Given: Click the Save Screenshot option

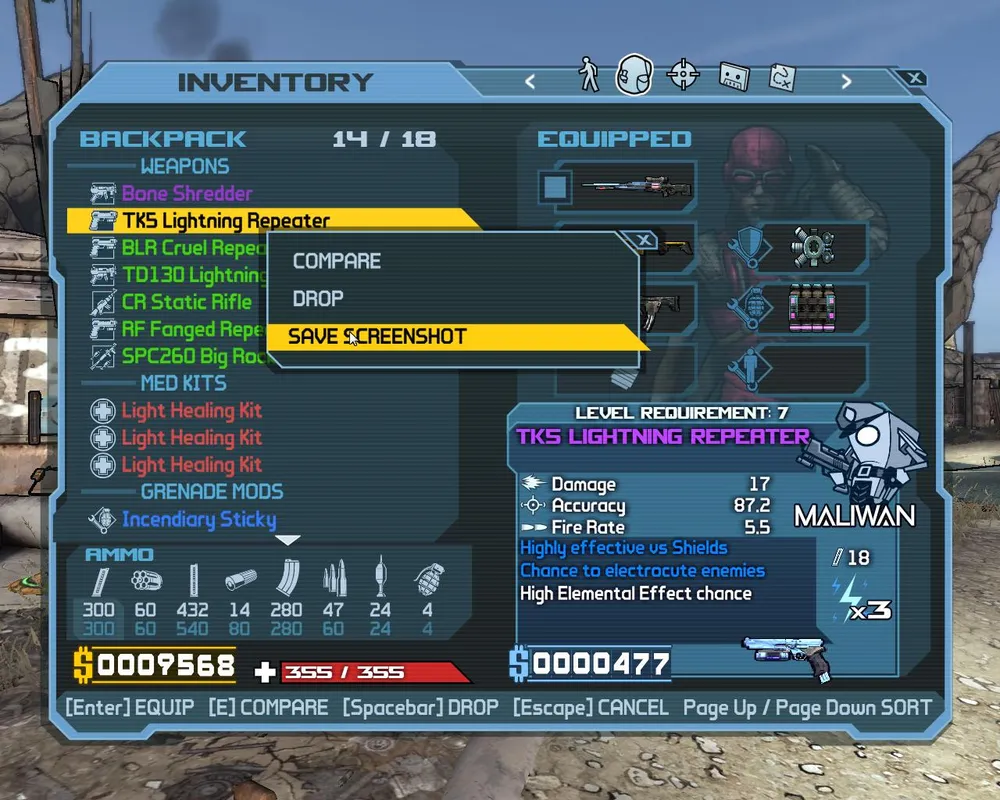Looking at the screenshot, I should (377, 337).
